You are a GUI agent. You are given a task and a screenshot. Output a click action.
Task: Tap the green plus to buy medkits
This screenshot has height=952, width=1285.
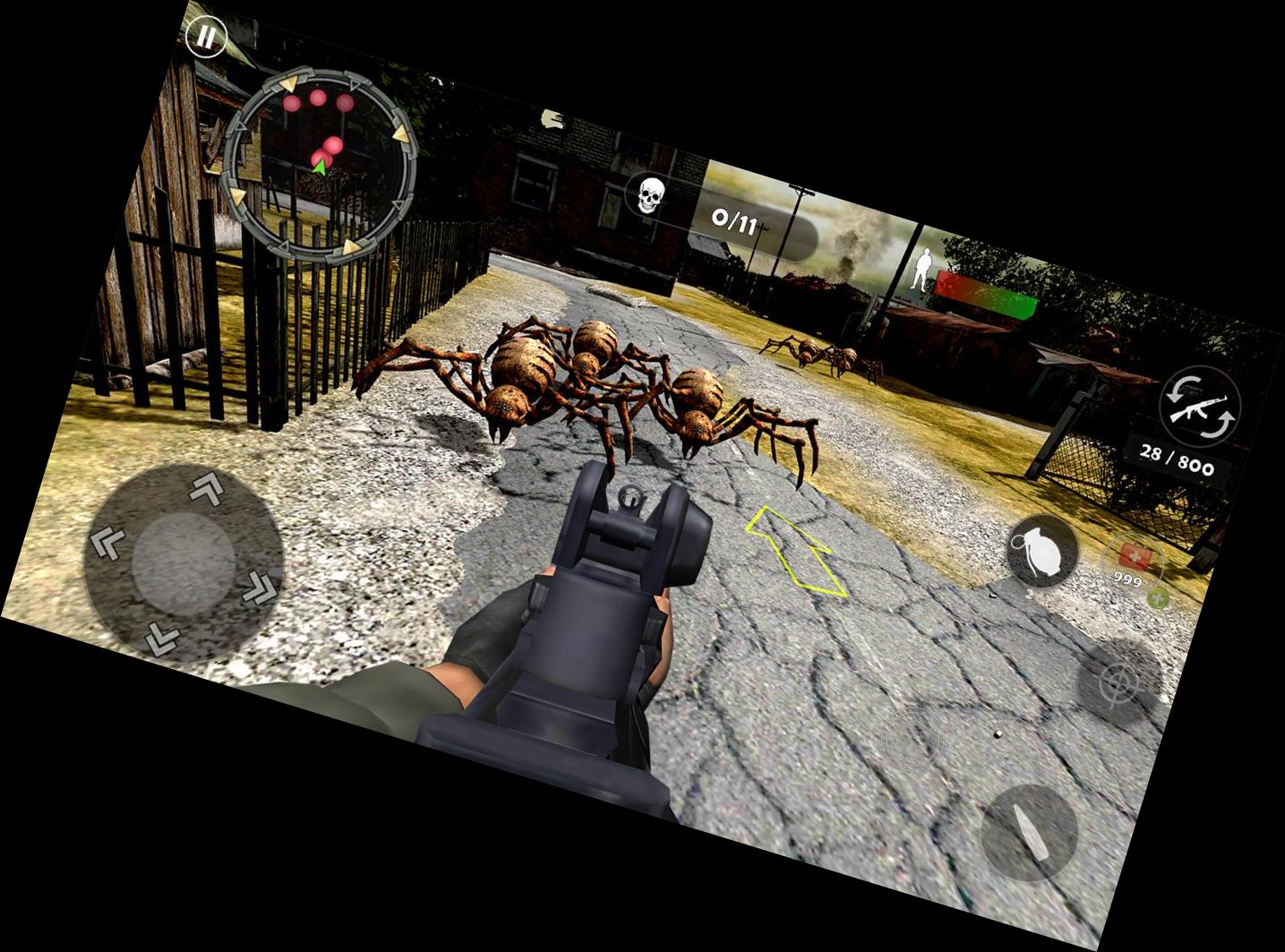click(x=1156, y=596)
